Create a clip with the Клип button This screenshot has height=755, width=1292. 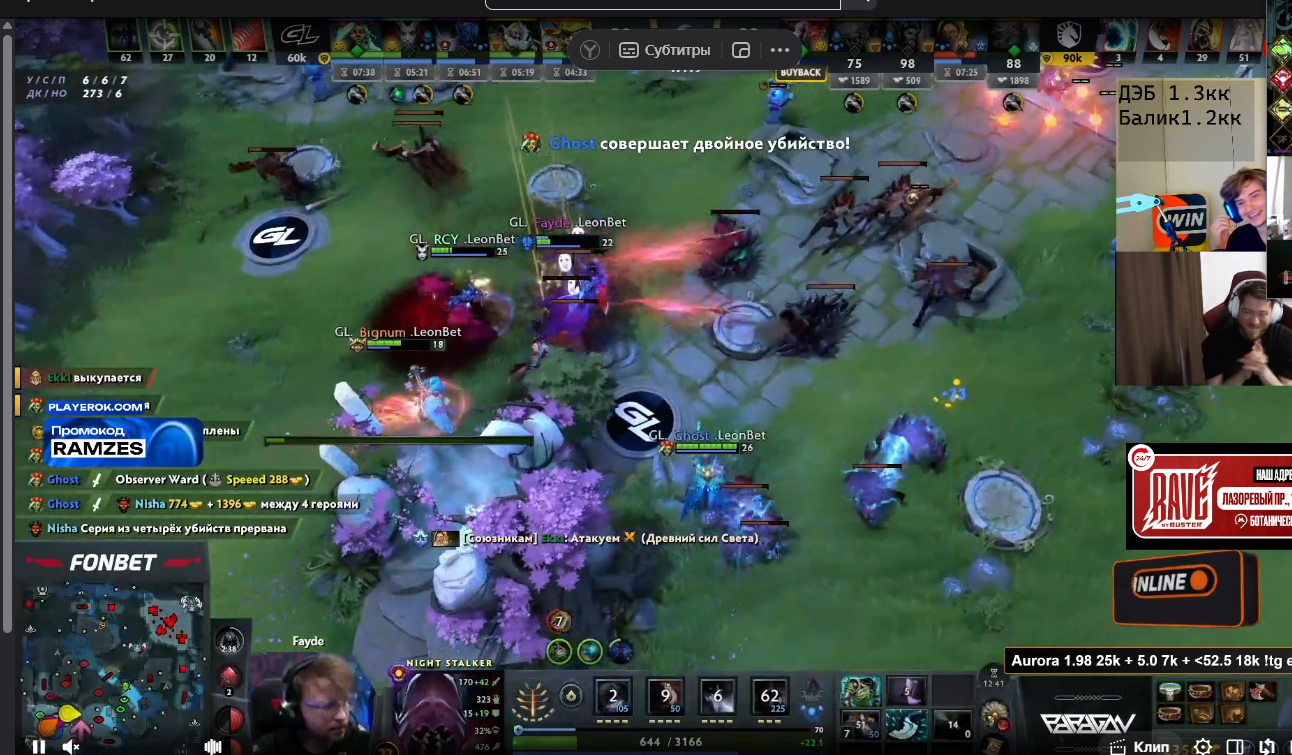tap(1141, 746)
